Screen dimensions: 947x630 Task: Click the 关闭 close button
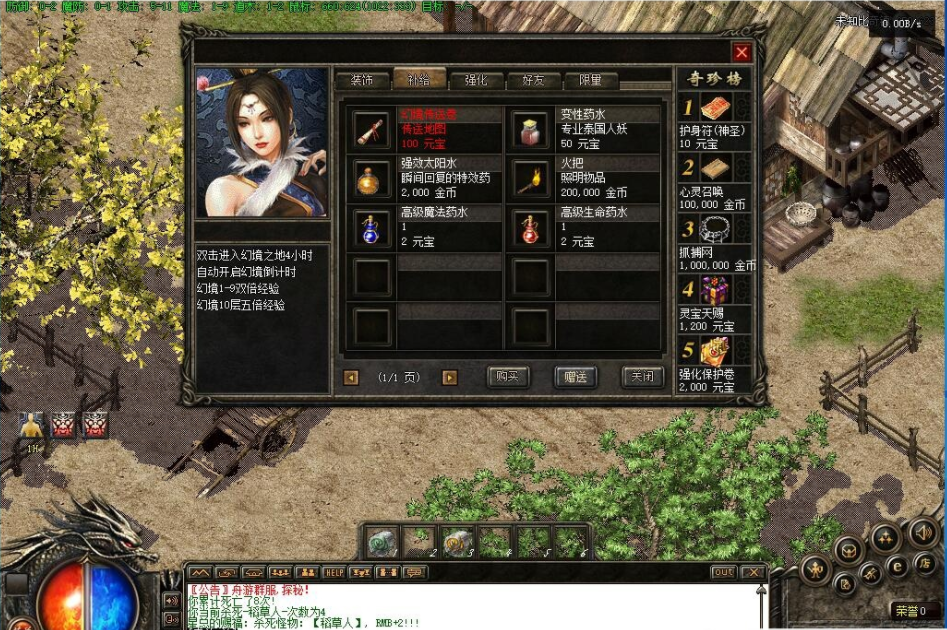pyautogui.click(x=642, y=377)
